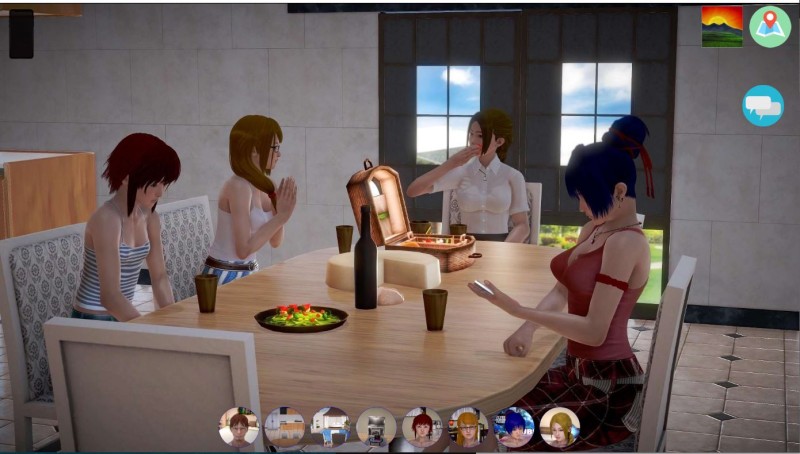Open the map with the location pin icon
The image size is (800, 454).
[770, 27]
